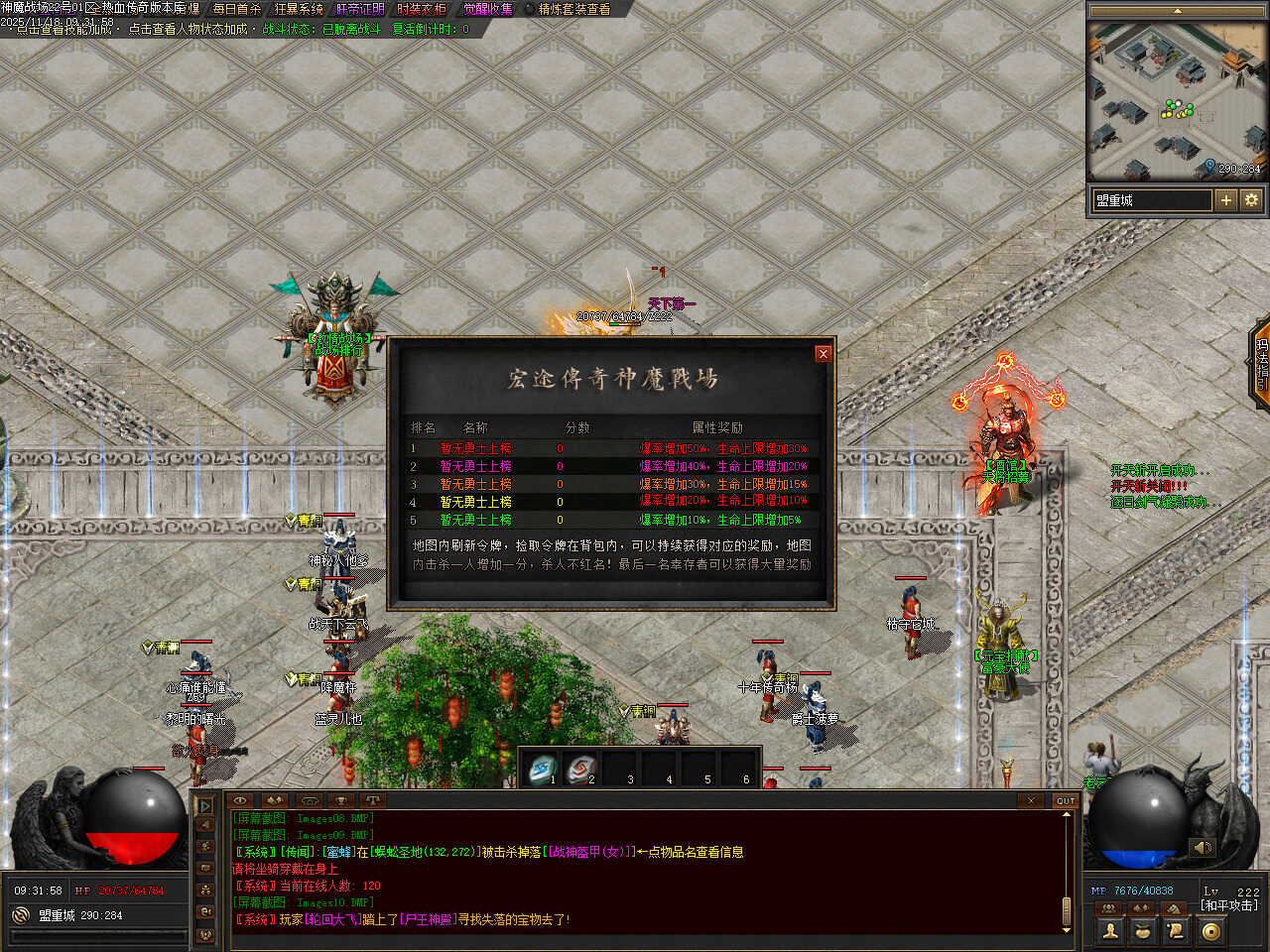This screenshot has width=1270, height=952.
Task: Close the 神魔战场 ranking panel
Action: (x=823, y=354)
